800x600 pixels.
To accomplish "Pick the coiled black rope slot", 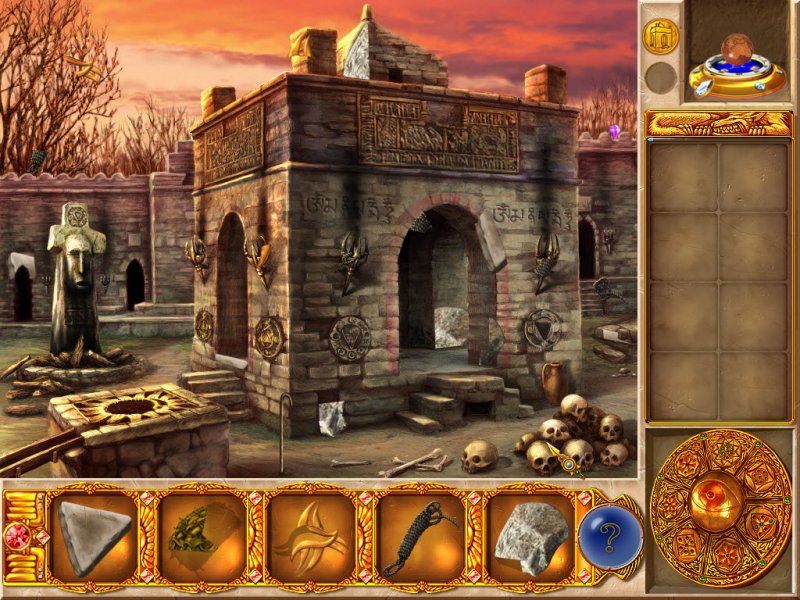I will pos(419,537).
